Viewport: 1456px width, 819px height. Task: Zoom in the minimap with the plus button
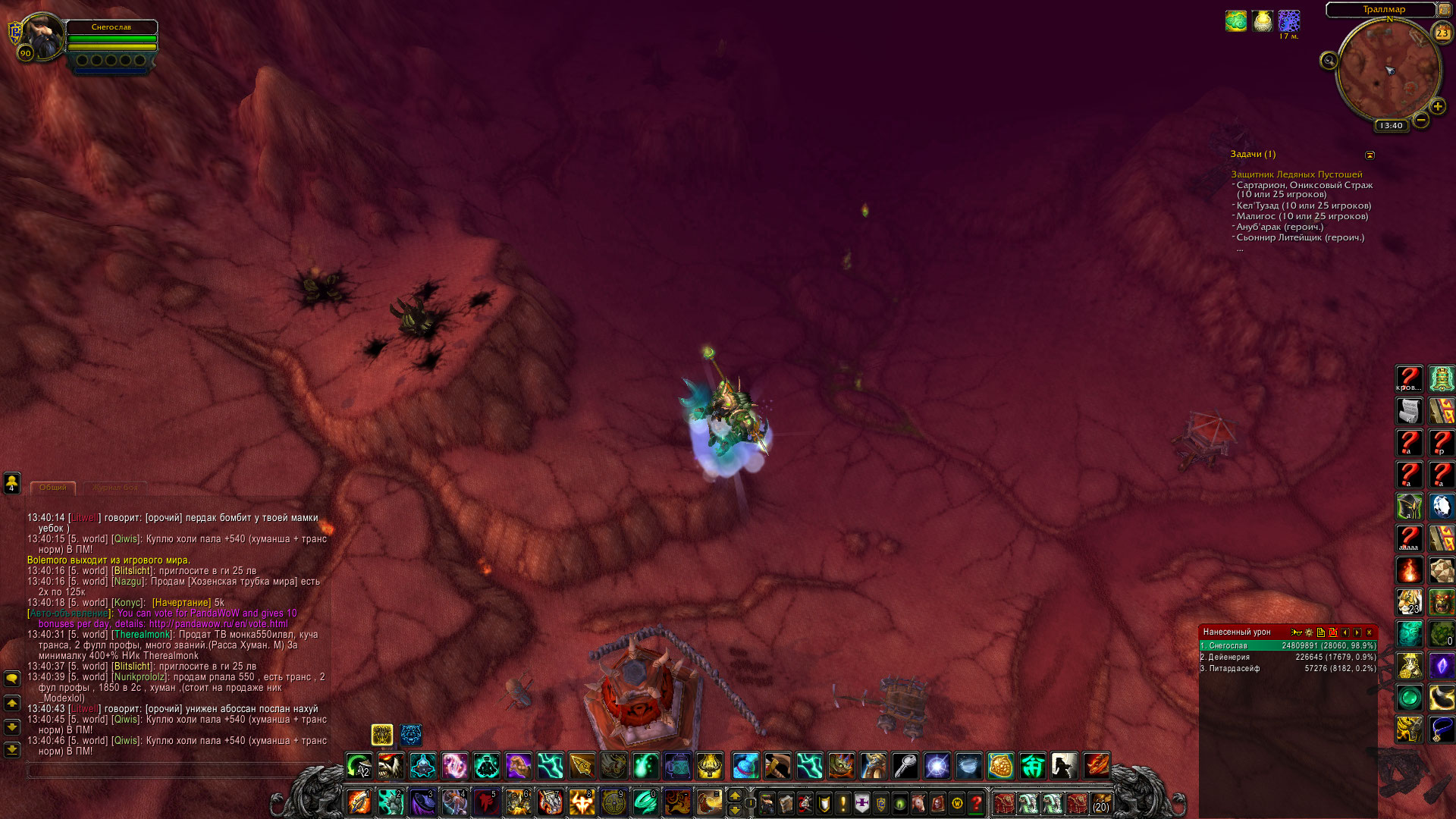pos(1437,107)
